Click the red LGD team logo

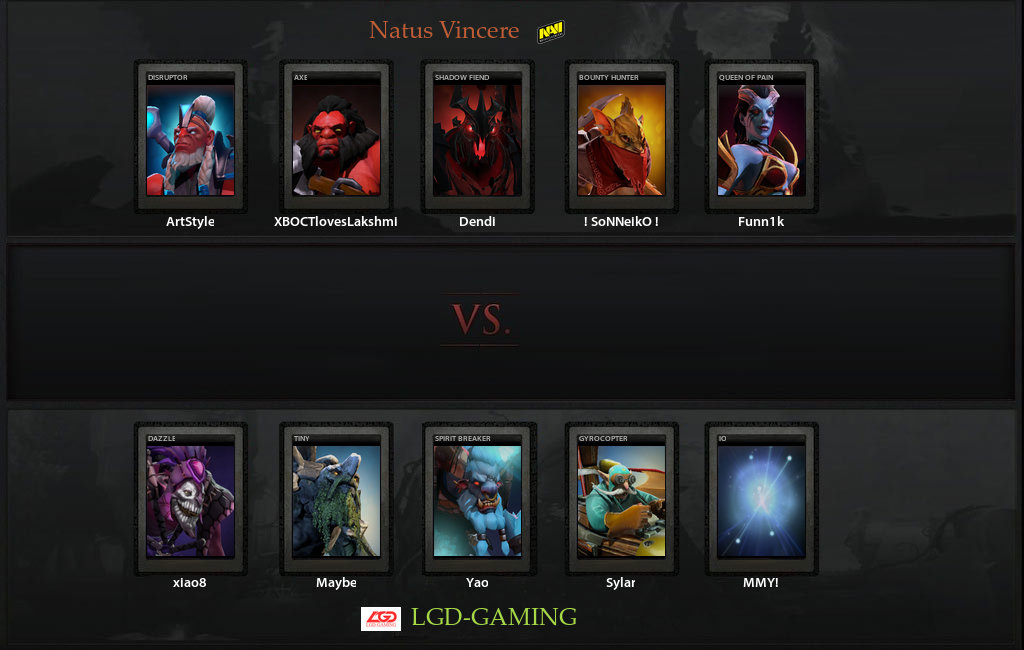pos(381,619)
